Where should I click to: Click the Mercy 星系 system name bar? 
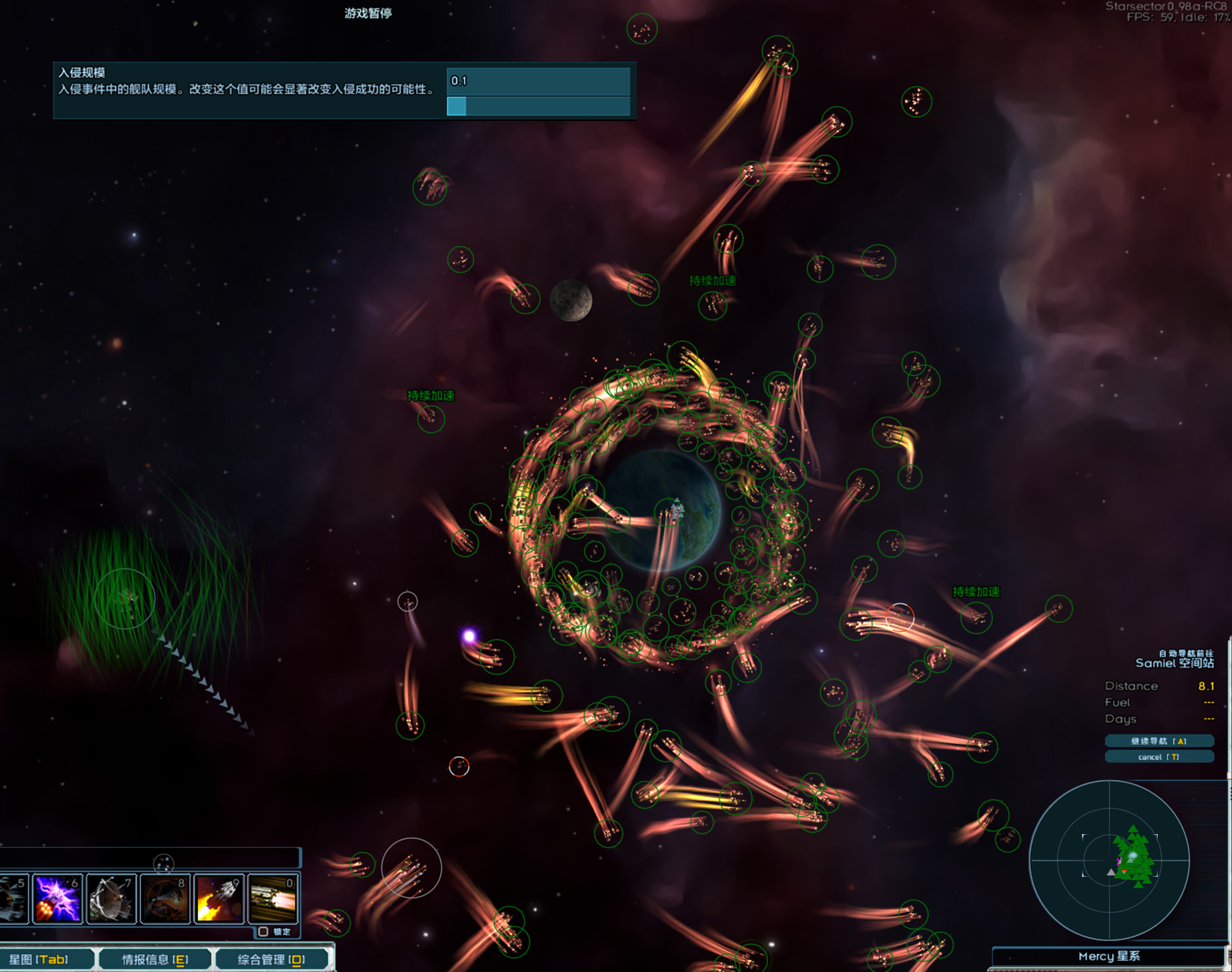pos(1108,956)
